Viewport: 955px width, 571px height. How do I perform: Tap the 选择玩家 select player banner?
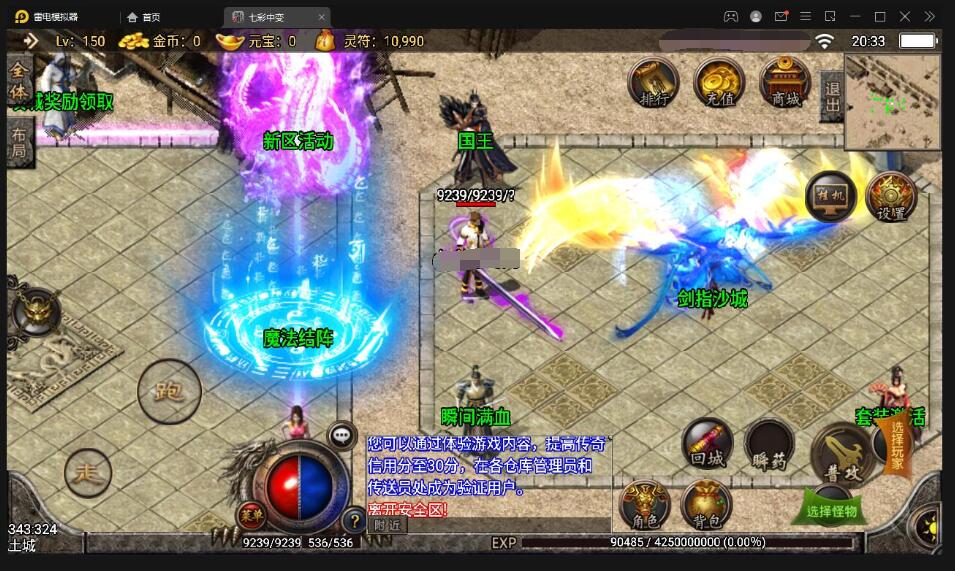pyautogui.click(x=897, y=446)
